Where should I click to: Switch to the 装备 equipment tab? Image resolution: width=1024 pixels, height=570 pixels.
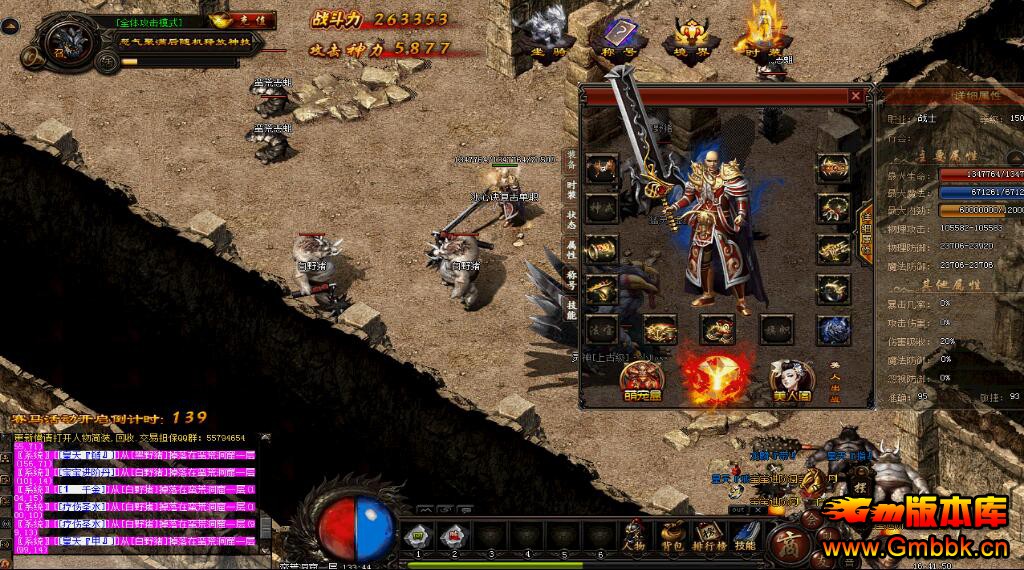click(572, 158)
